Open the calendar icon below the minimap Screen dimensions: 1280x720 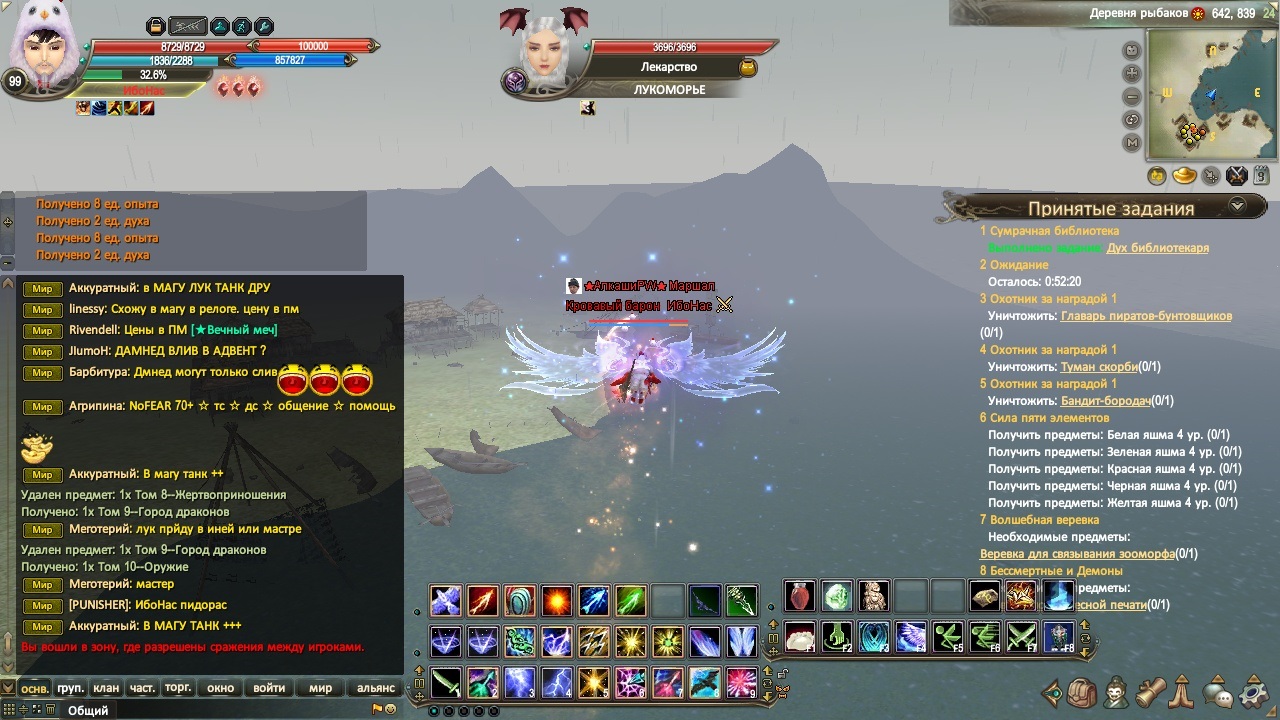pyautogui.click(x=1261, y=176)
